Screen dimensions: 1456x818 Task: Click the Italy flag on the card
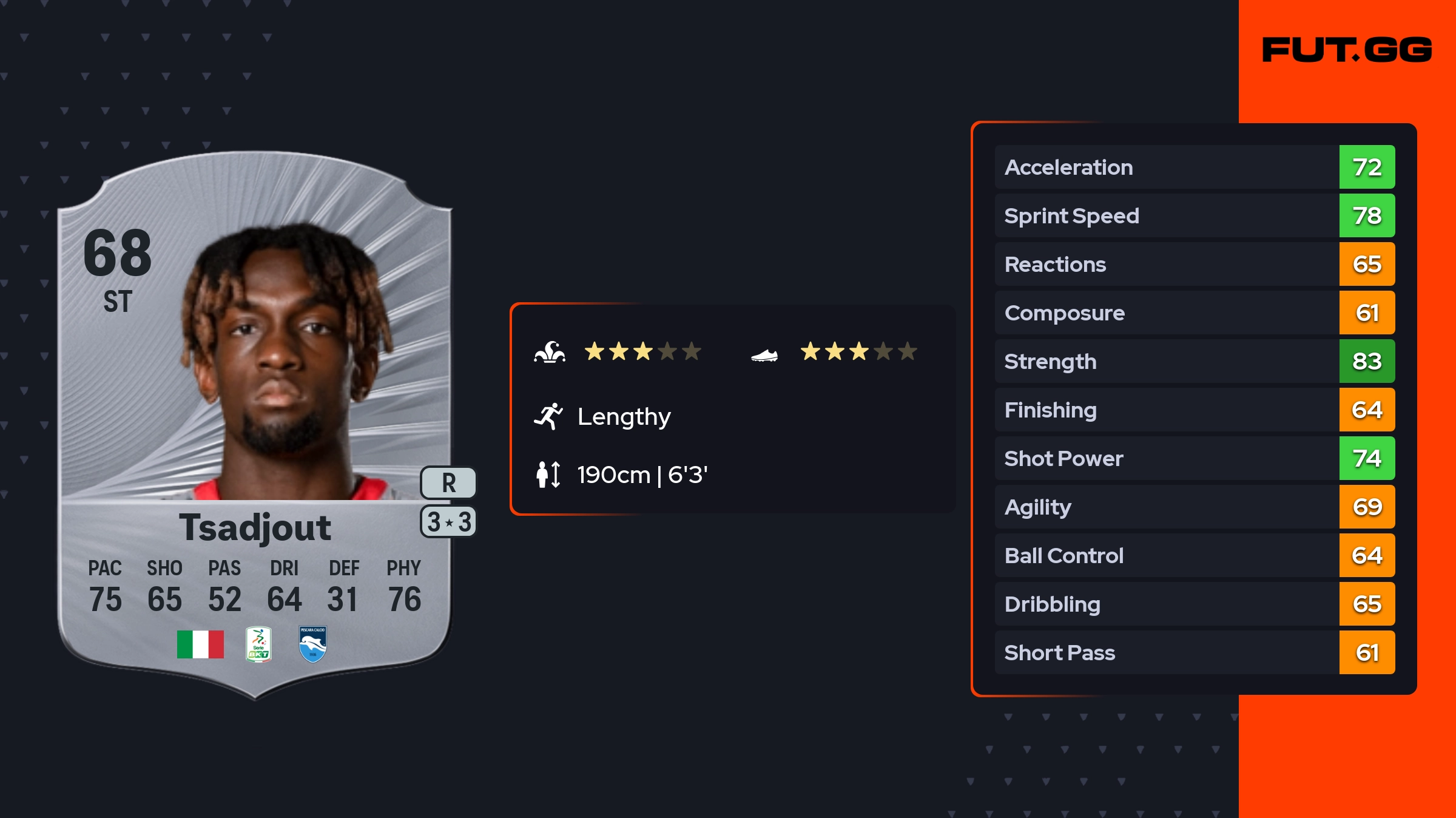[200, 644]
